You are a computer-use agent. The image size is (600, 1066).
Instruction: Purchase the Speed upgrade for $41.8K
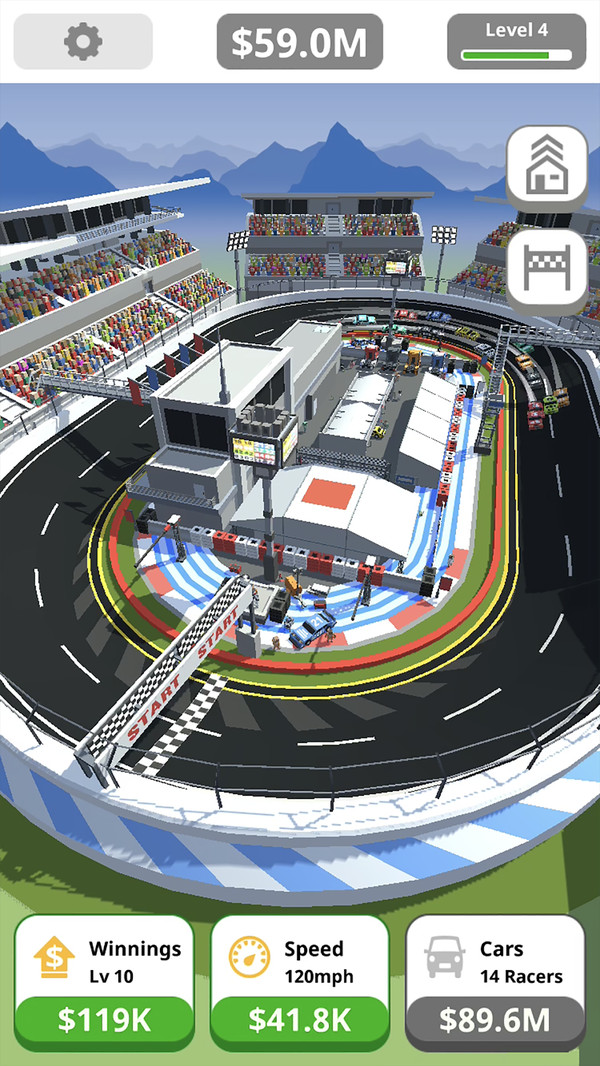pyautogui.click(x=300, y=1019)
